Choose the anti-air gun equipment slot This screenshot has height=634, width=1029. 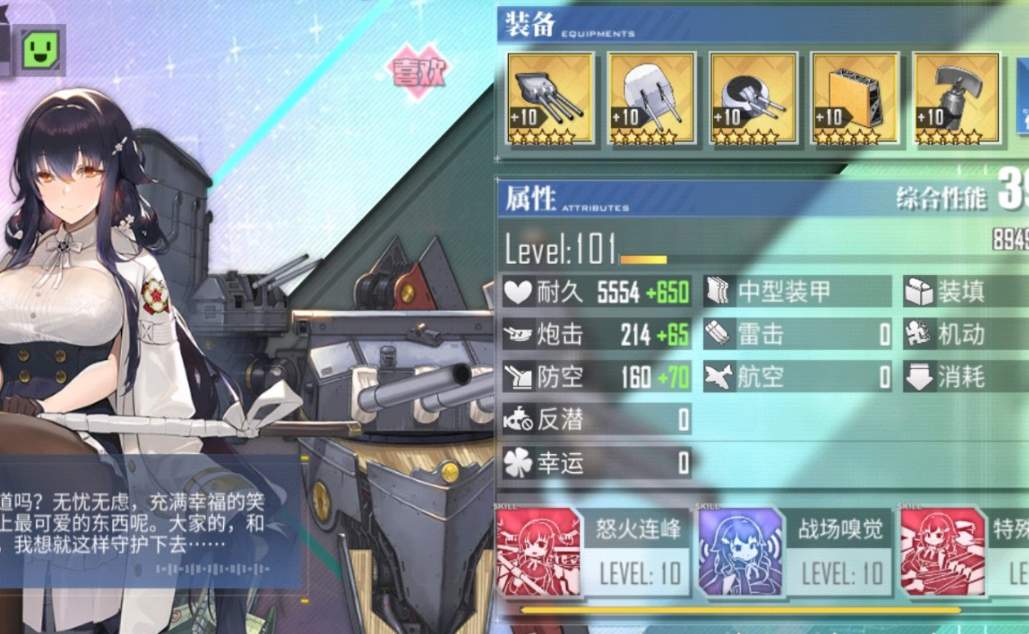pyautogui.click(x=754, y=99)
